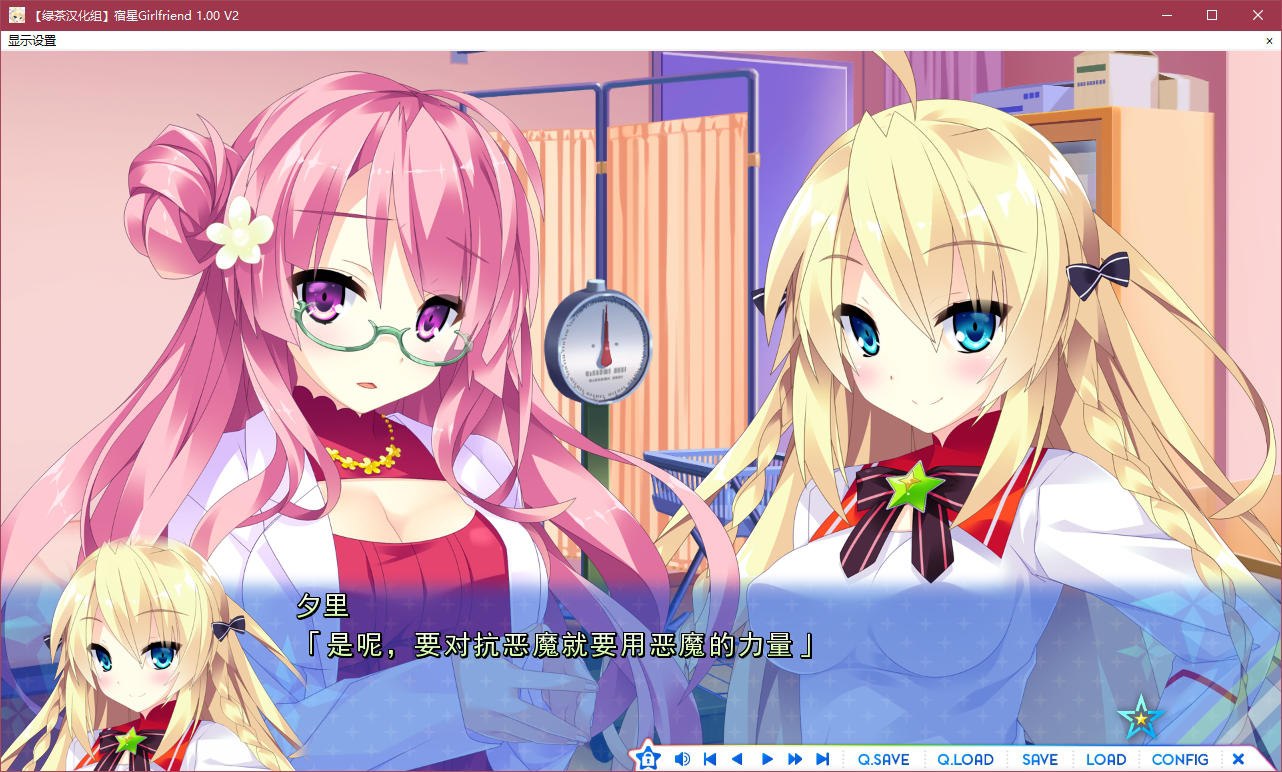The width and height of the screenshot is (1282, 772).
Task: Perform a quick save with Q.SAVE
Action: click(883, 759)
